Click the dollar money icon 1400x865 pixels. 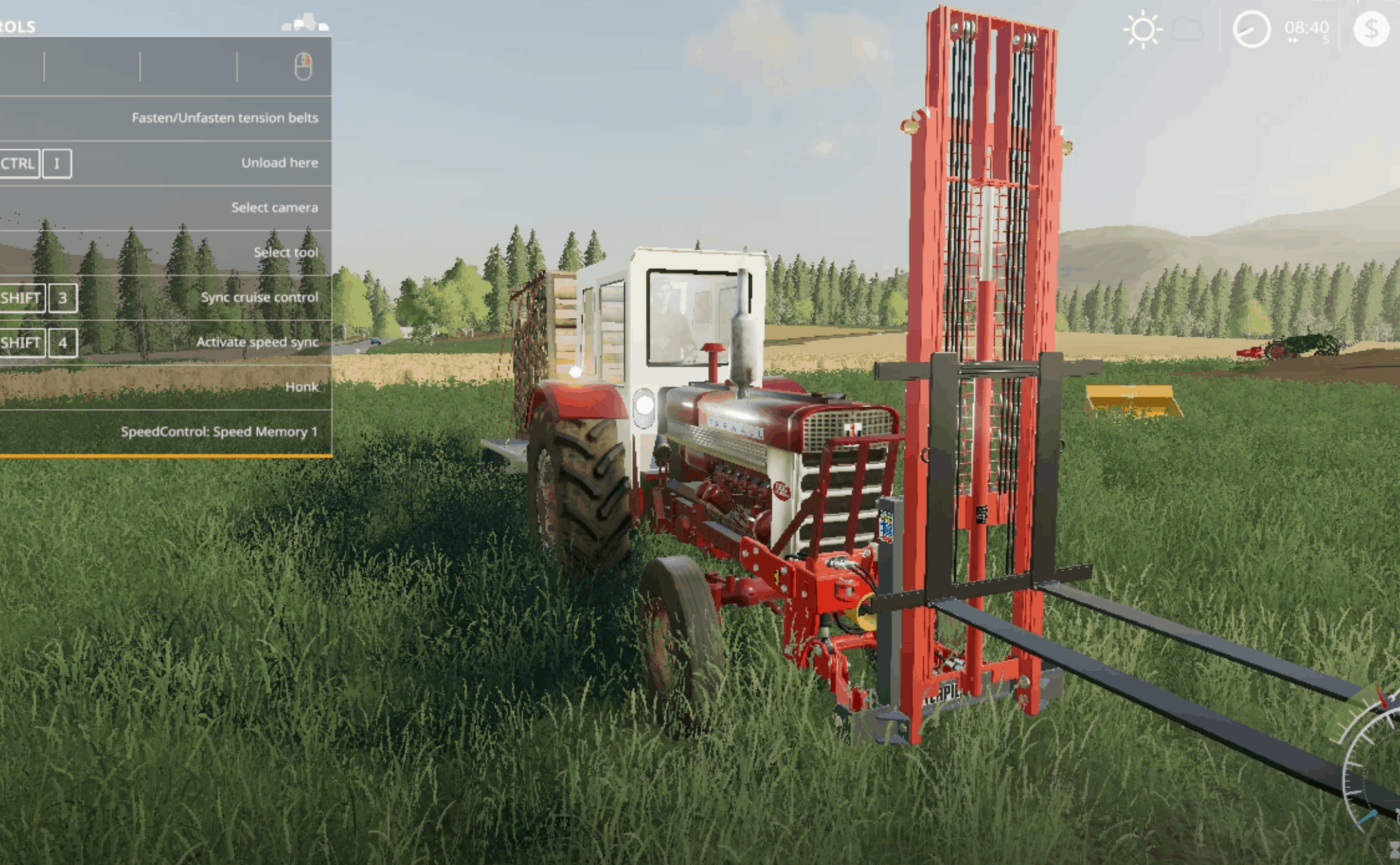point(1372,28)
